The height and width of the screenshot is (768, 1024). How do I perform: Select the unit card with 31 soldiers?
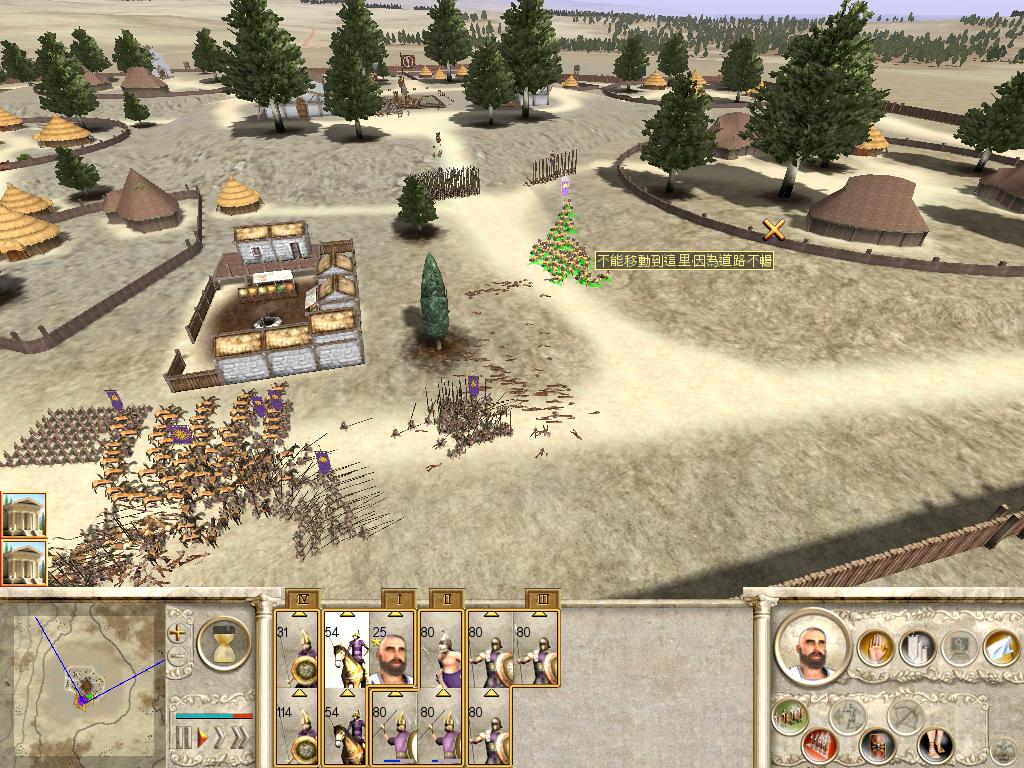point(299,651)
